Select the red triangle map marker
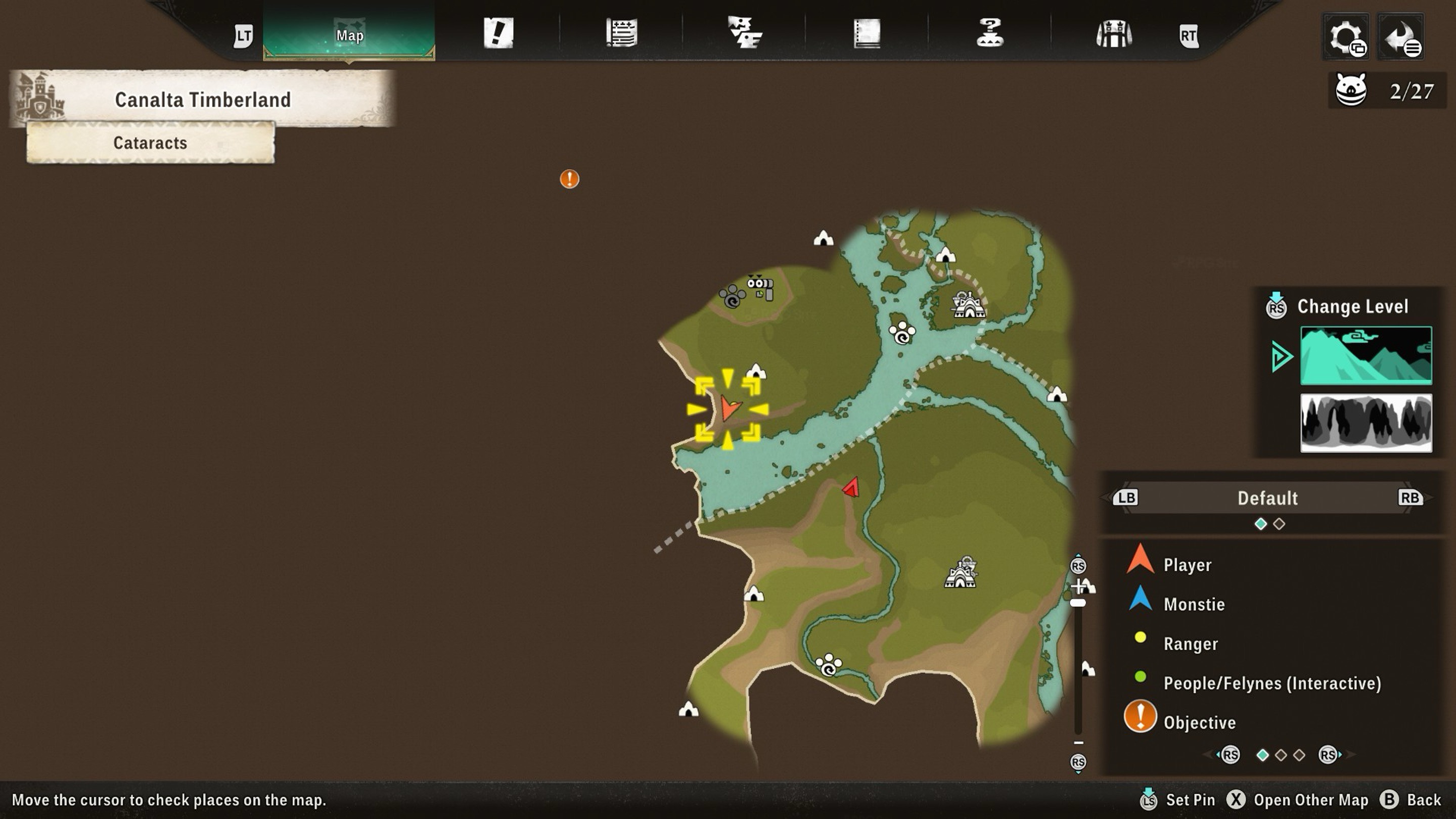The height and width of the screenshot is (819, 1456). pyautogui.click(x=851, y=487)
